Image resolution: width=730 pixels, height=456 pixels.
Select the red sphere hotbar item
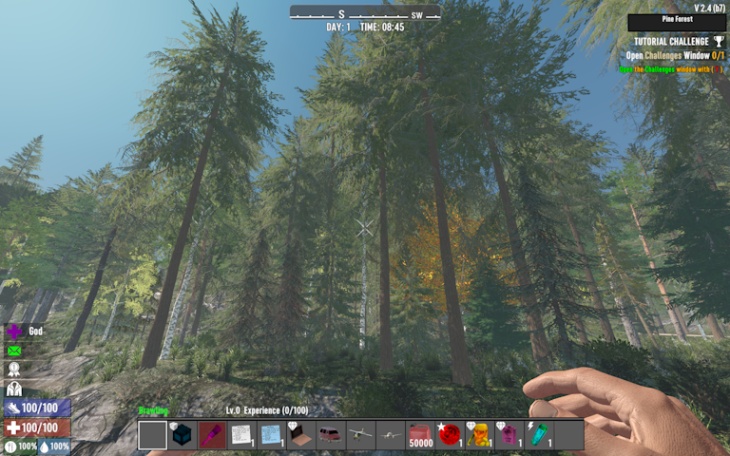coord(450,435)
